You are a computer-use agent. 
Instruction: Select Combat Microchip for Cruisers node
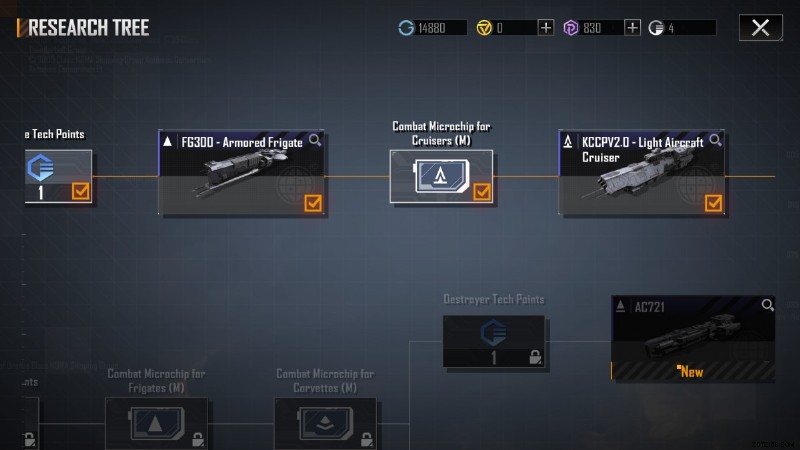click(x=441, y=177)
